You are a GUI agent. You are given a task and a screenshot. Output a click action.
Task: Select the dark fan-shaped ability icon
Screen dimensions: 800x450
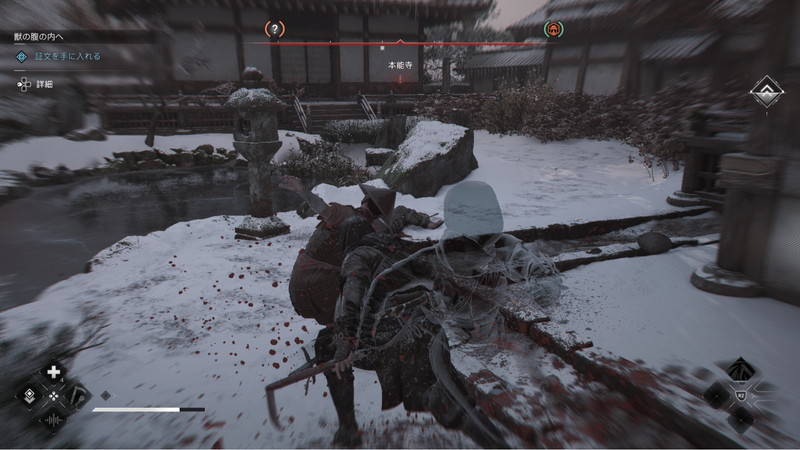pyautogui.click(x=739, y=370)
